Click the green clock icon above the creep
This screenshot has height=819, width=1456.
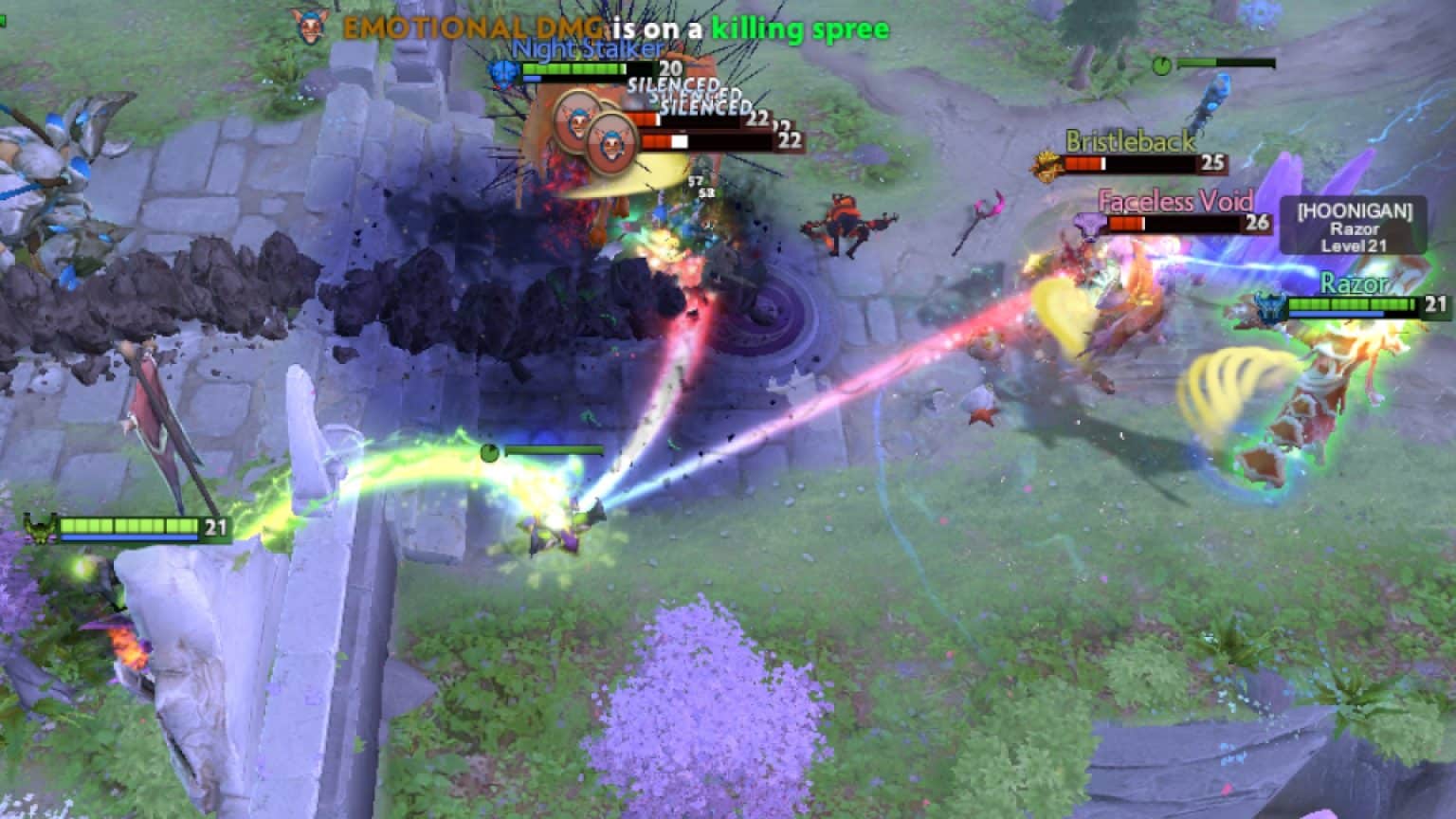[490, 453]
